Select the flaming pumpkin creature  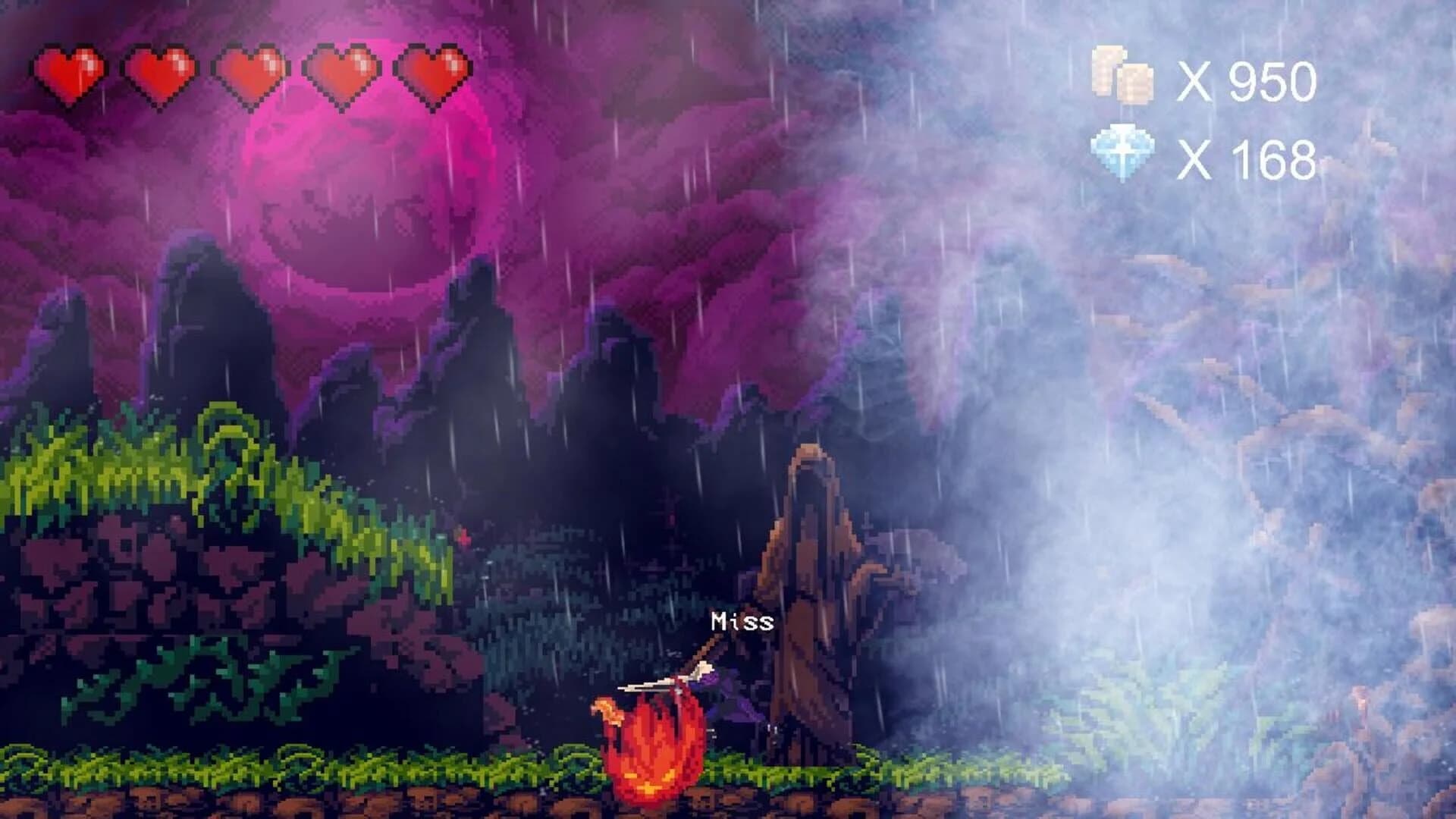652,751
